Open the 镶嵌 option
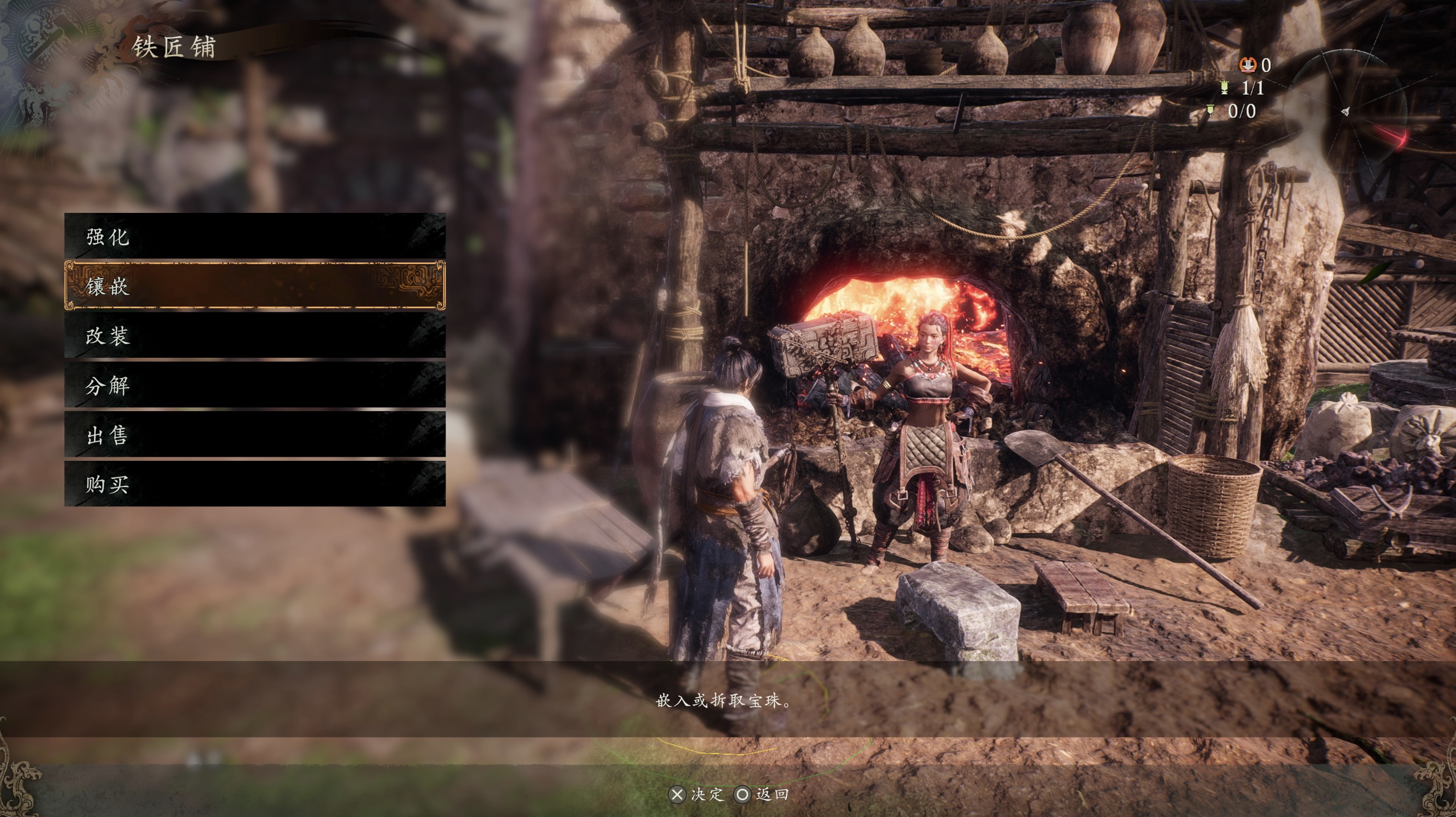1456x817 pixels. (x=254, y=286)
